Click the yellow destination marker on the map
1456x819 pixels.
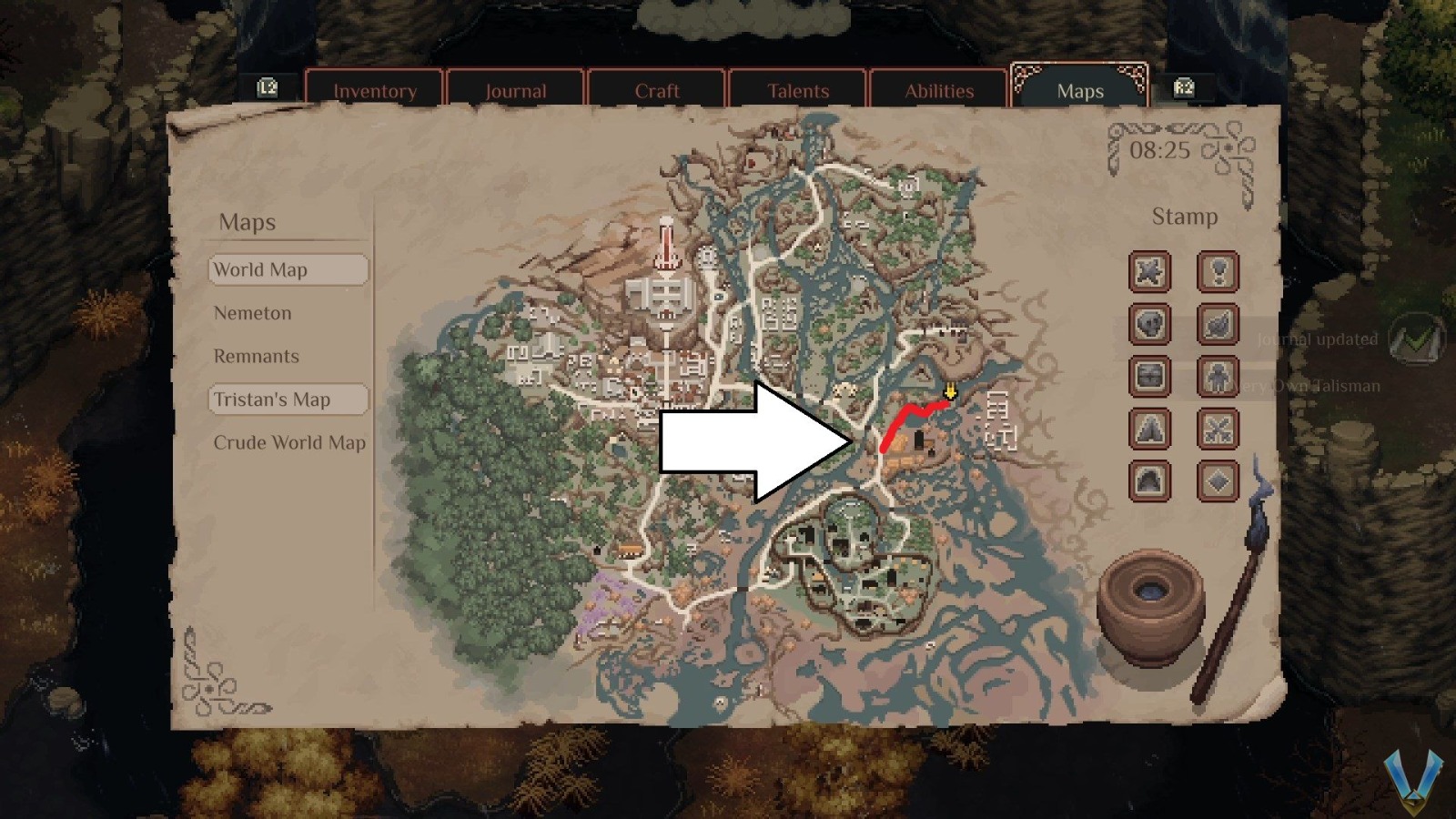(x=950, y=391)
